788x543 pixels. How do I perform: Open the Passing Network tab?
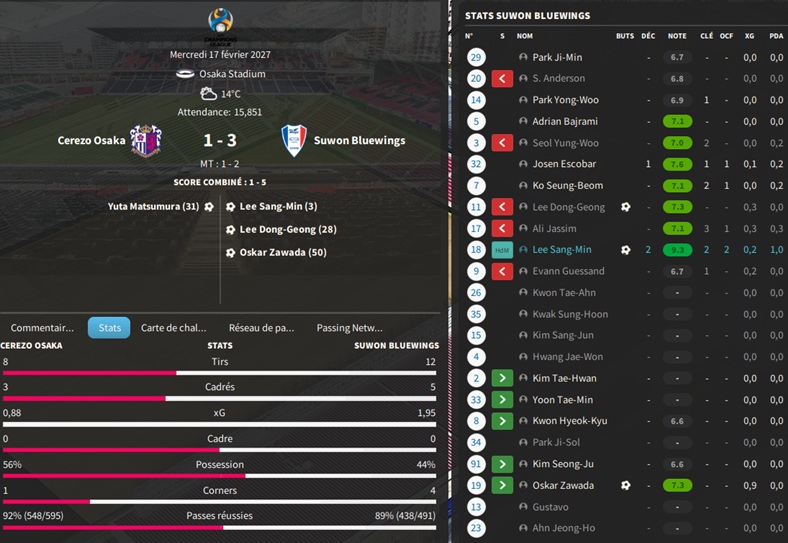(349, 327)
